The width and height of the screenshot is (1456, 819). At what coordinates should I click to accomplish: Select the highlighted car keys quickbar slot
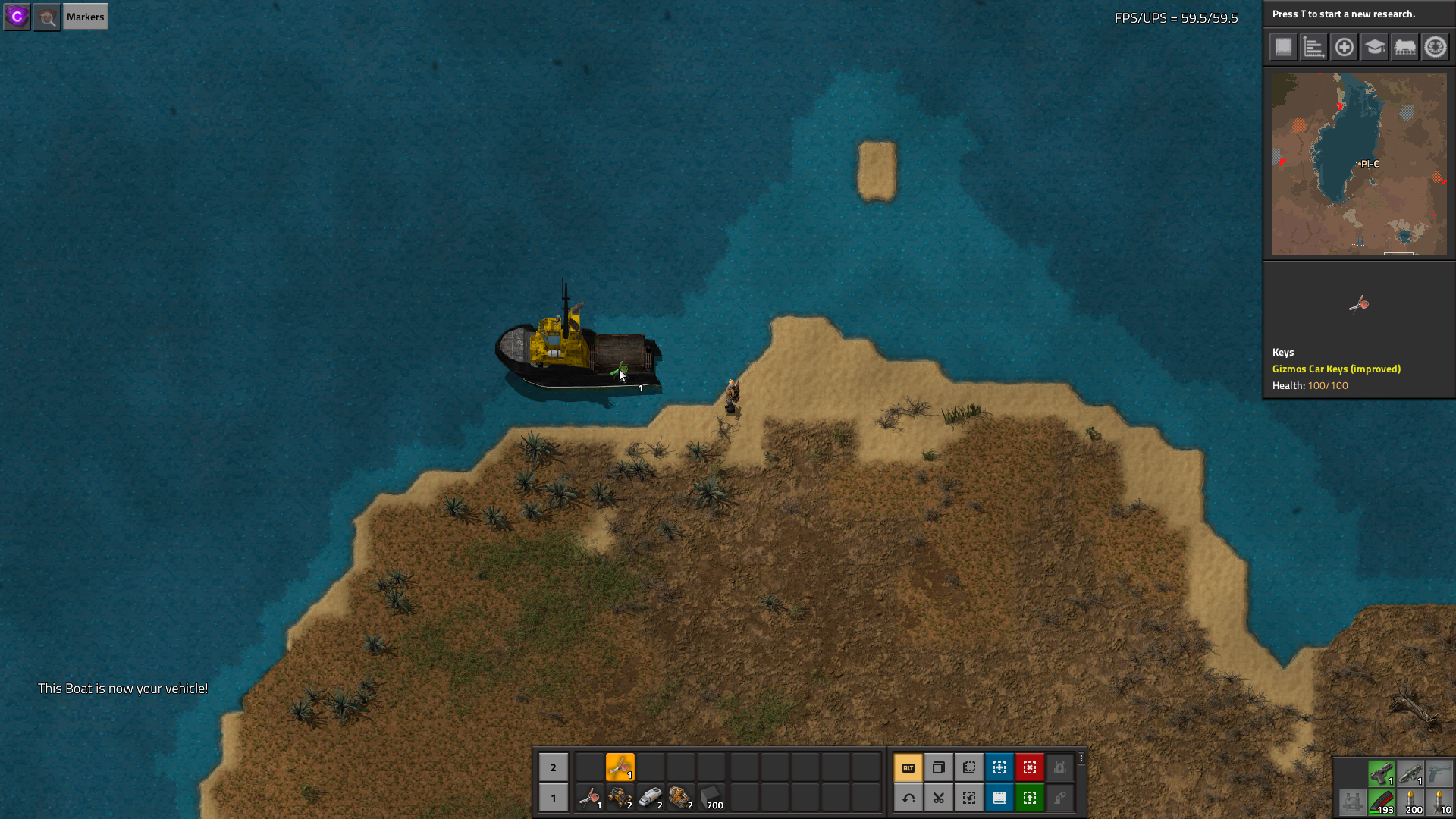point(620,767)
